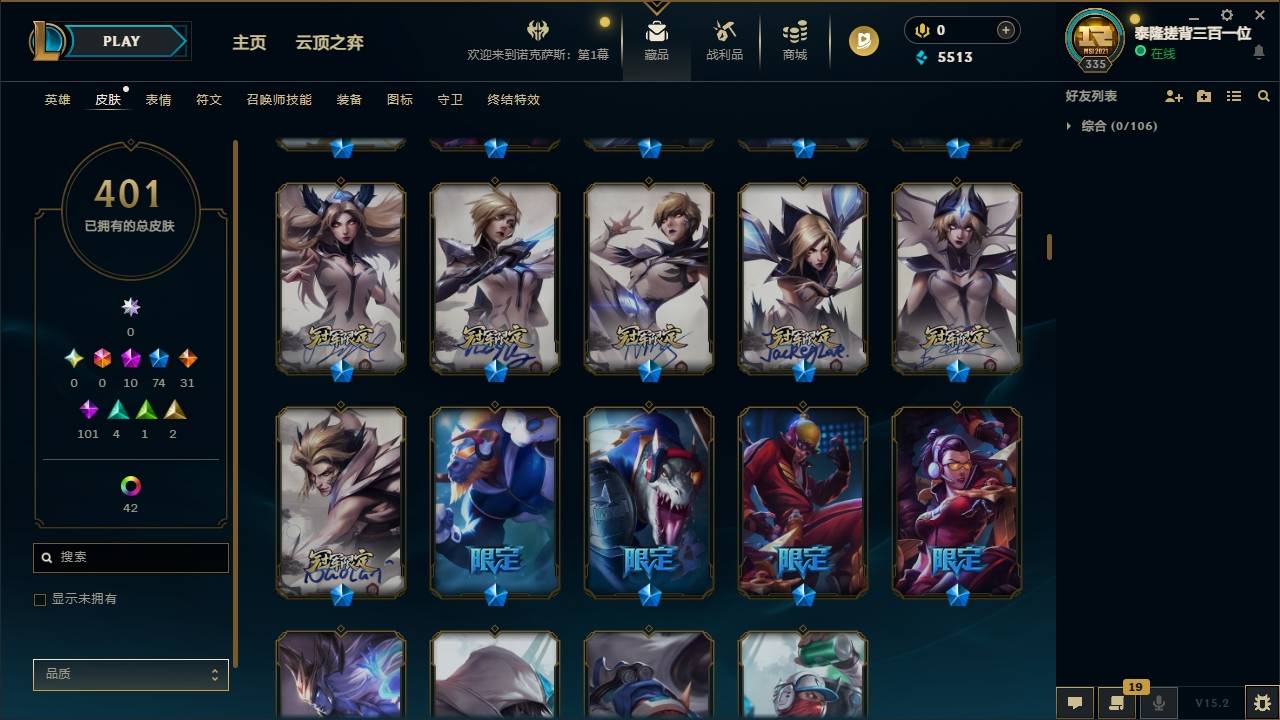Open the friend list display options list icon
Viewport: 1280px width, 720px height.
[1233, 96]
